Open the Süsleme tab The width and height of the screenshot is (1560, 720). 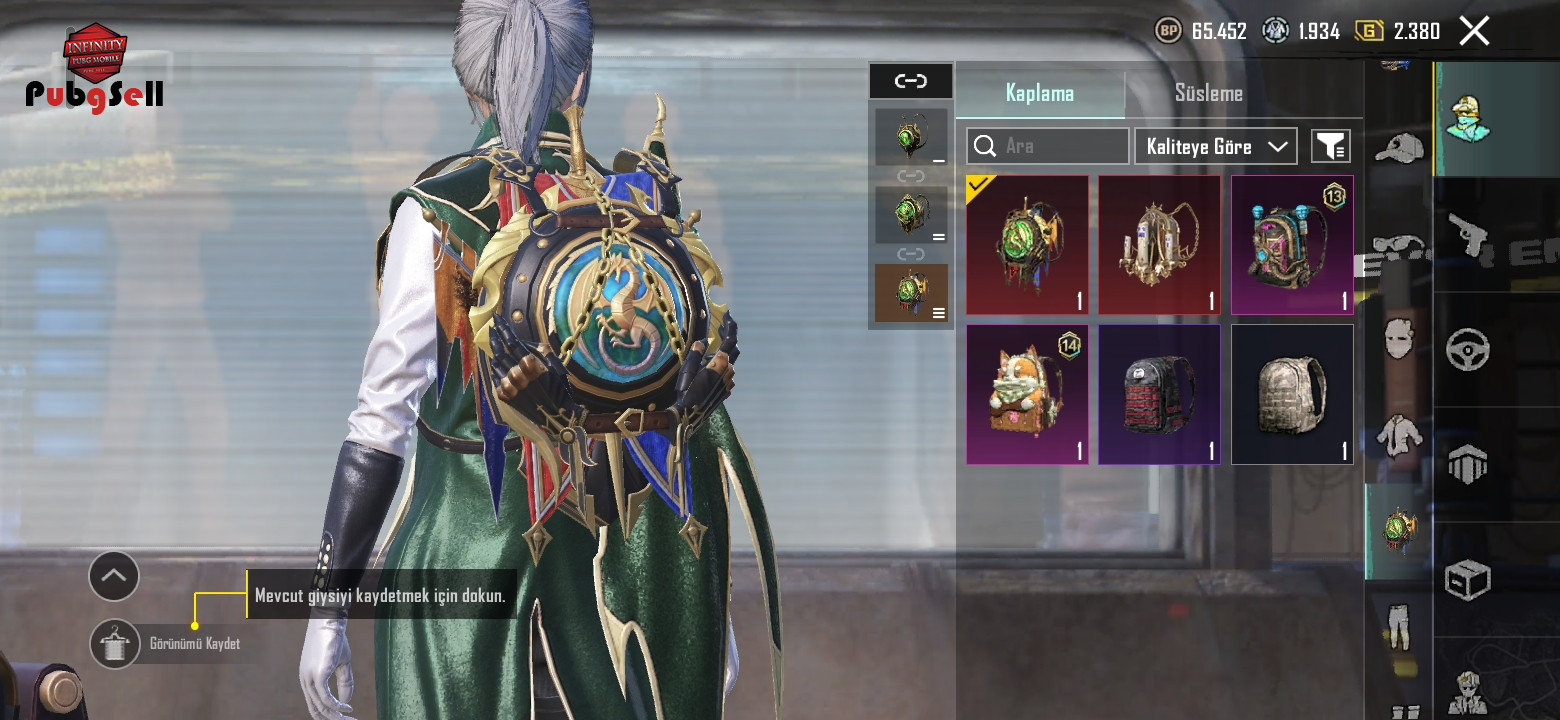click(x=1208, y=93)
